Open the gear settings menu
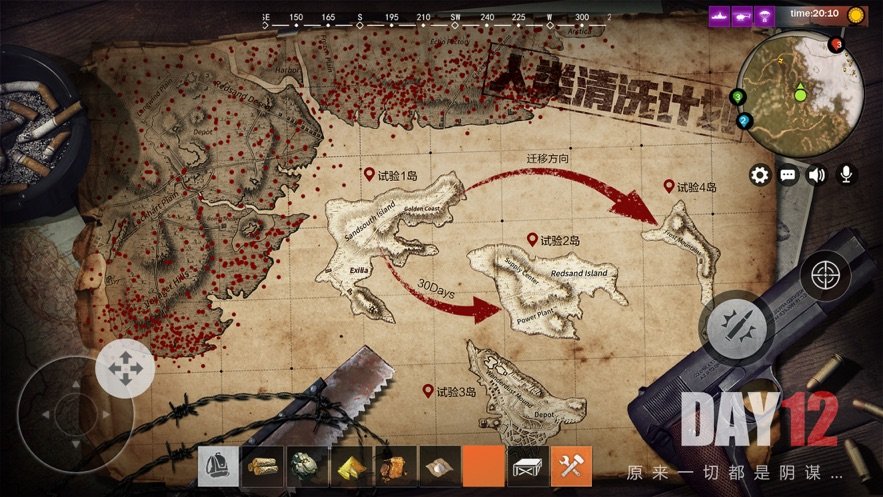 point(760,175)
